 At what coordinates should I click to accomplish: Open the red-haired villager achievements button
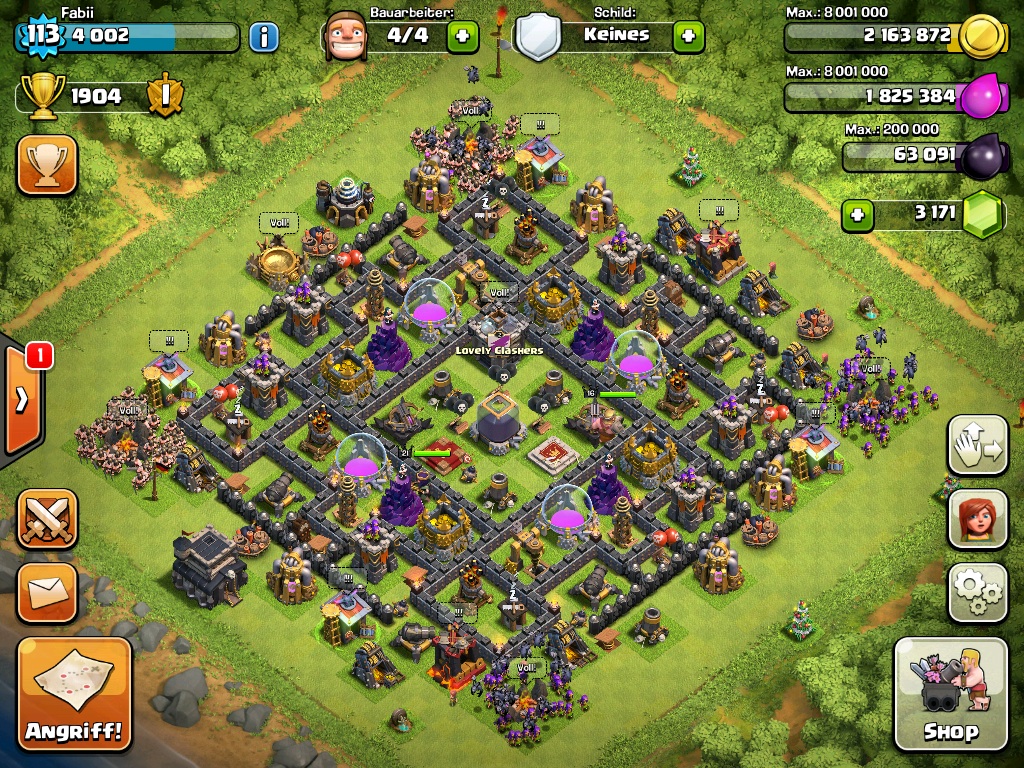click(x=977, y=520)
